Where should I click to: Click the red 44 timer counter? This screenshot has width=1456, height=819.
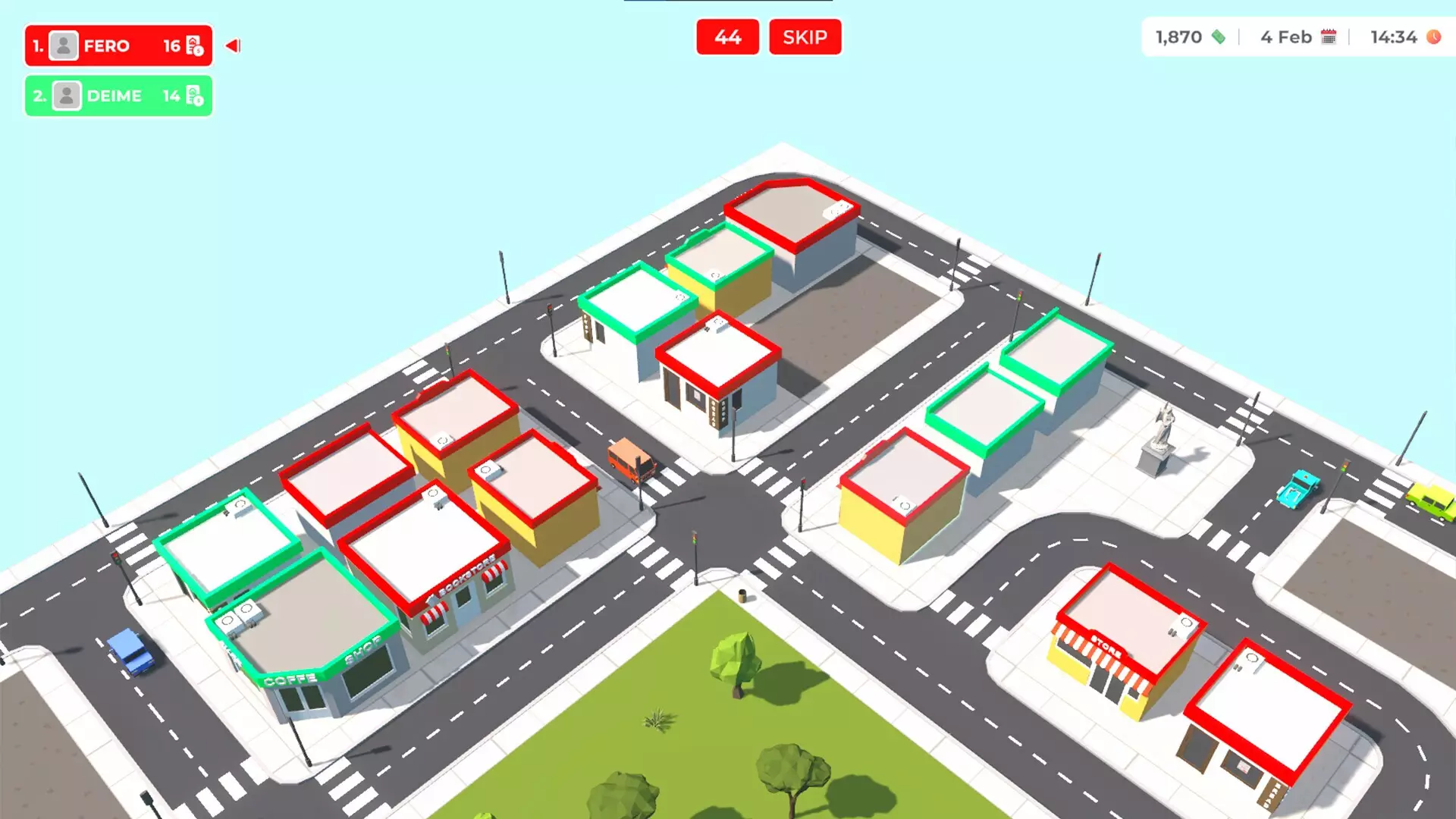[x=727, y=37]
